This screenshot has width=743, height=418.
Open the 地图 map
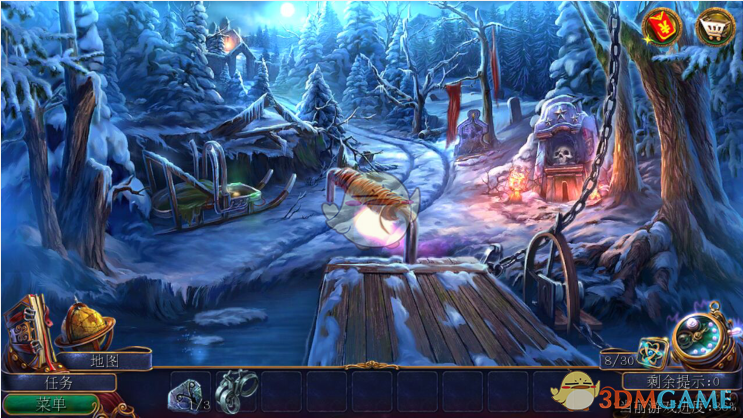(104, 360)
